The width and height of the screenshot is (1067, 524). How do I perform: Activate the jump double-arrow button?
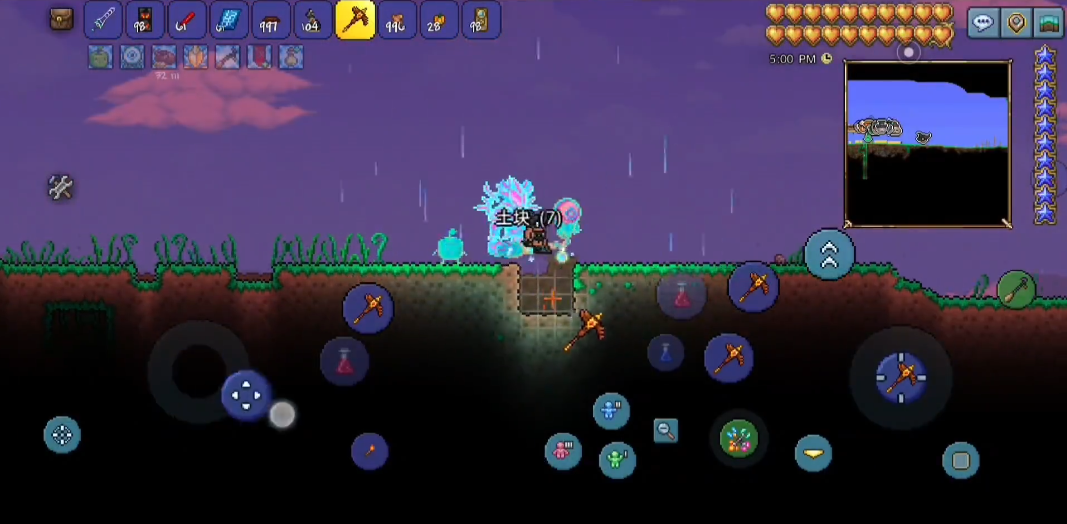(829, 254)
